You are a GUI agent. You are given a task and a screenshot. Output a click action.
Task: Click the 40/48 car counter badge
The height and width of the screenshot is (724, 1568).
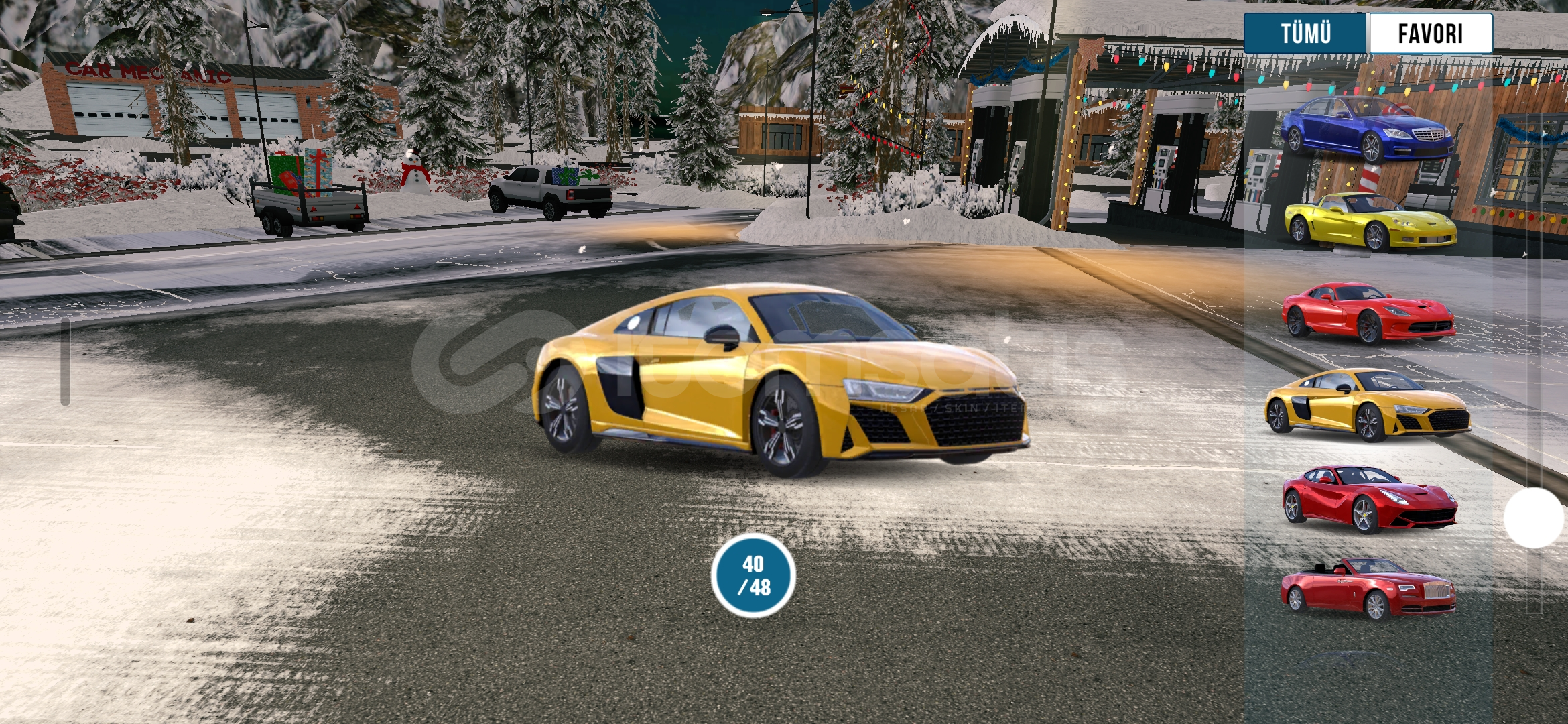click(x=753, y=576)
